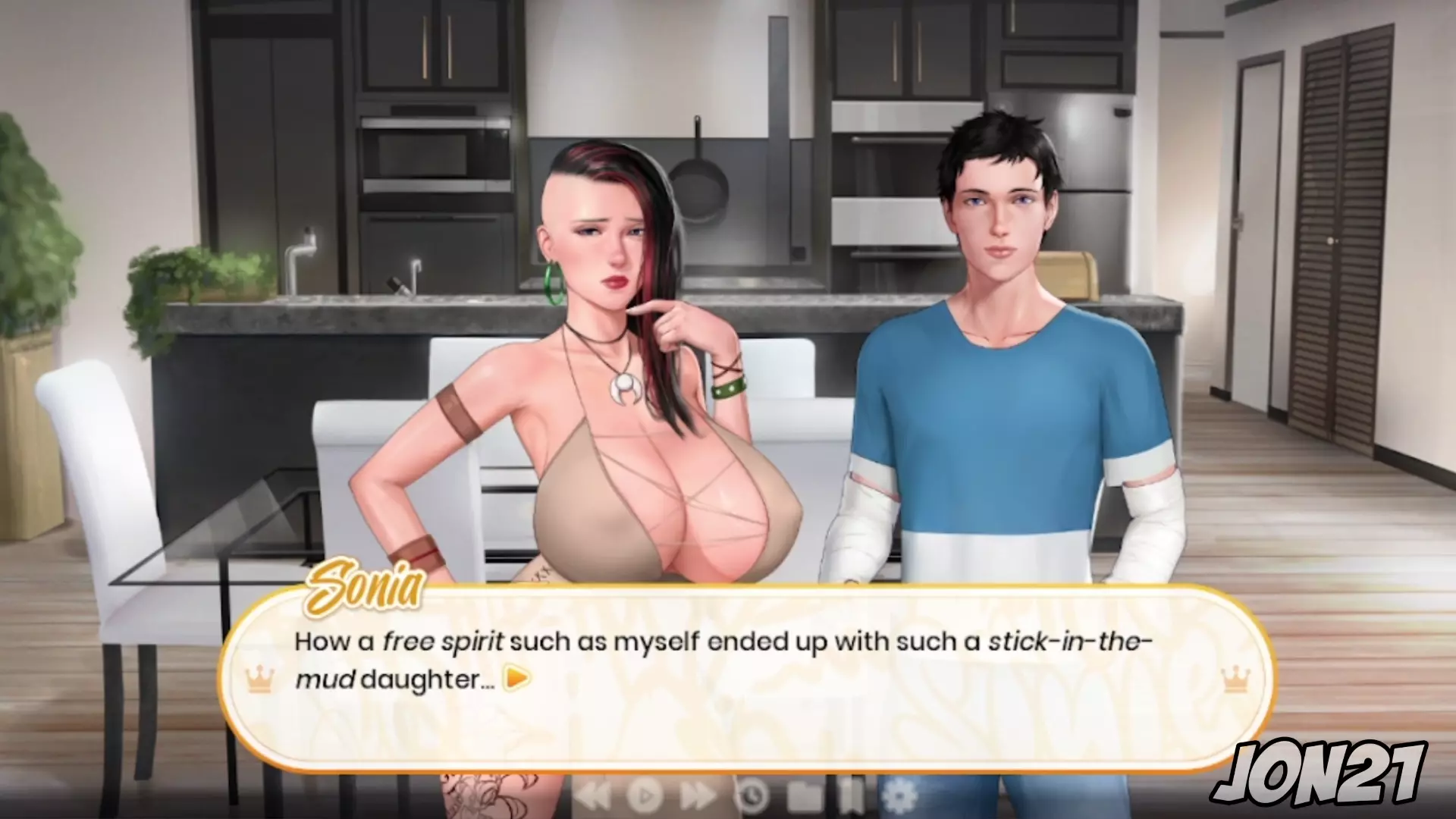Click the bookmark icon in the toolbar
1456x819 pixels.
pos(852,795)
